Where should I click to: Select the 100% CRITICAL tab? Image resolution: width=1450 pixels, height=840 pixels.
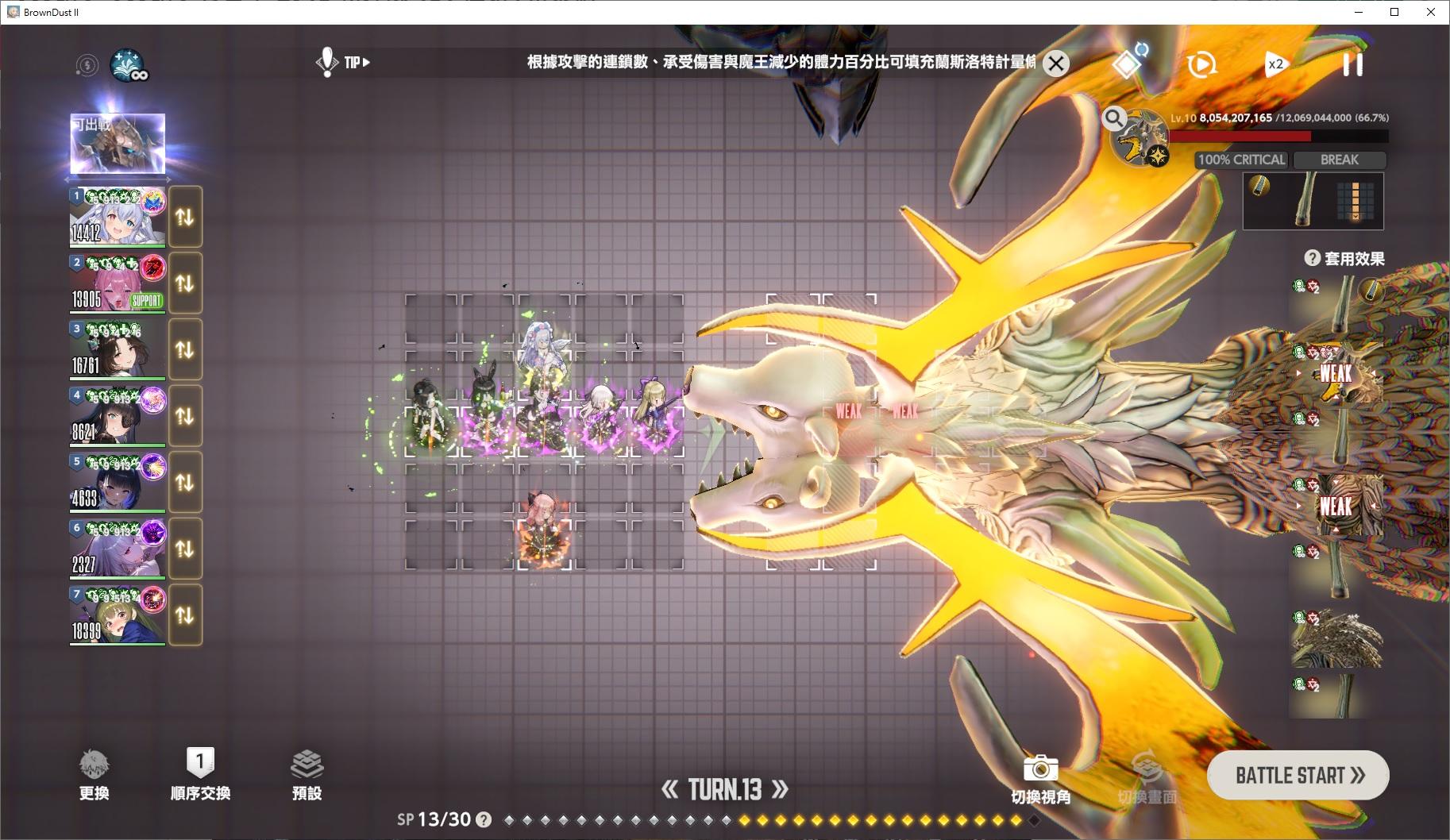[1240, 160]
